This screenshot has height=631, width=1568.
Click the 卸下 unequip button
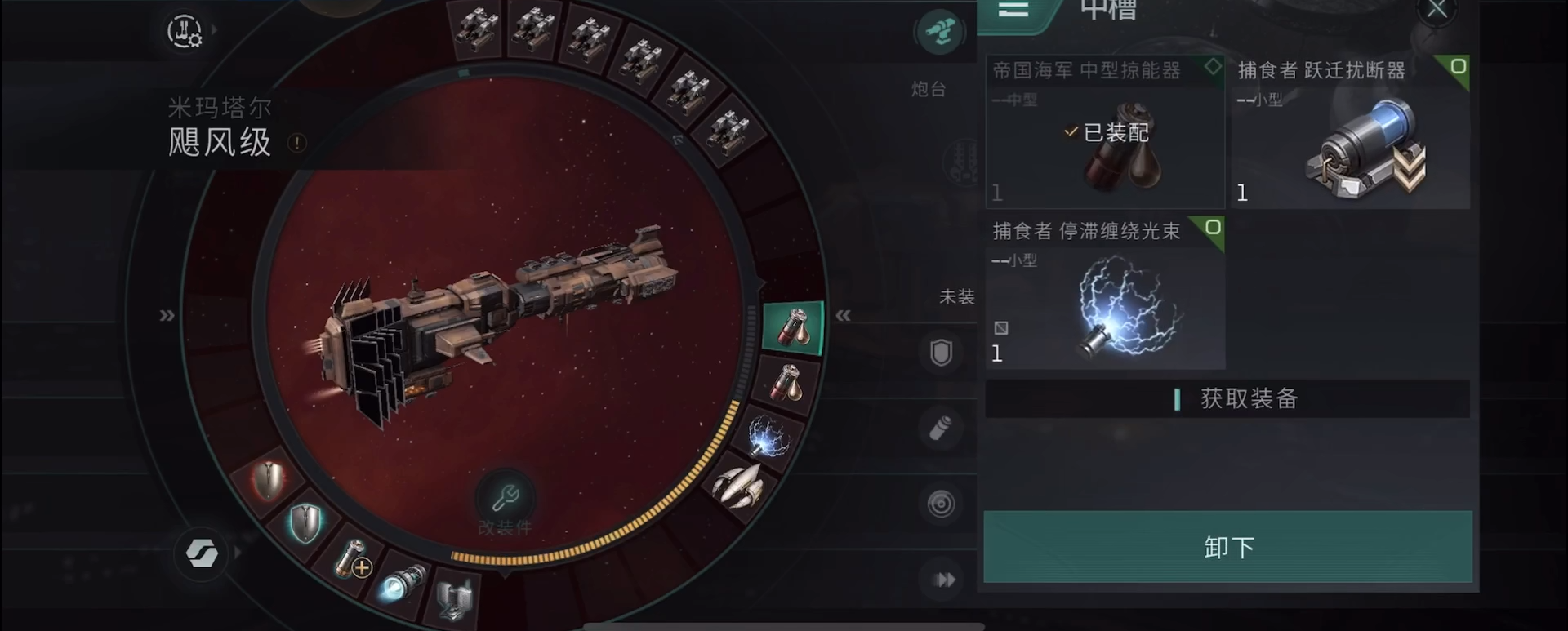pos(1227,547)
